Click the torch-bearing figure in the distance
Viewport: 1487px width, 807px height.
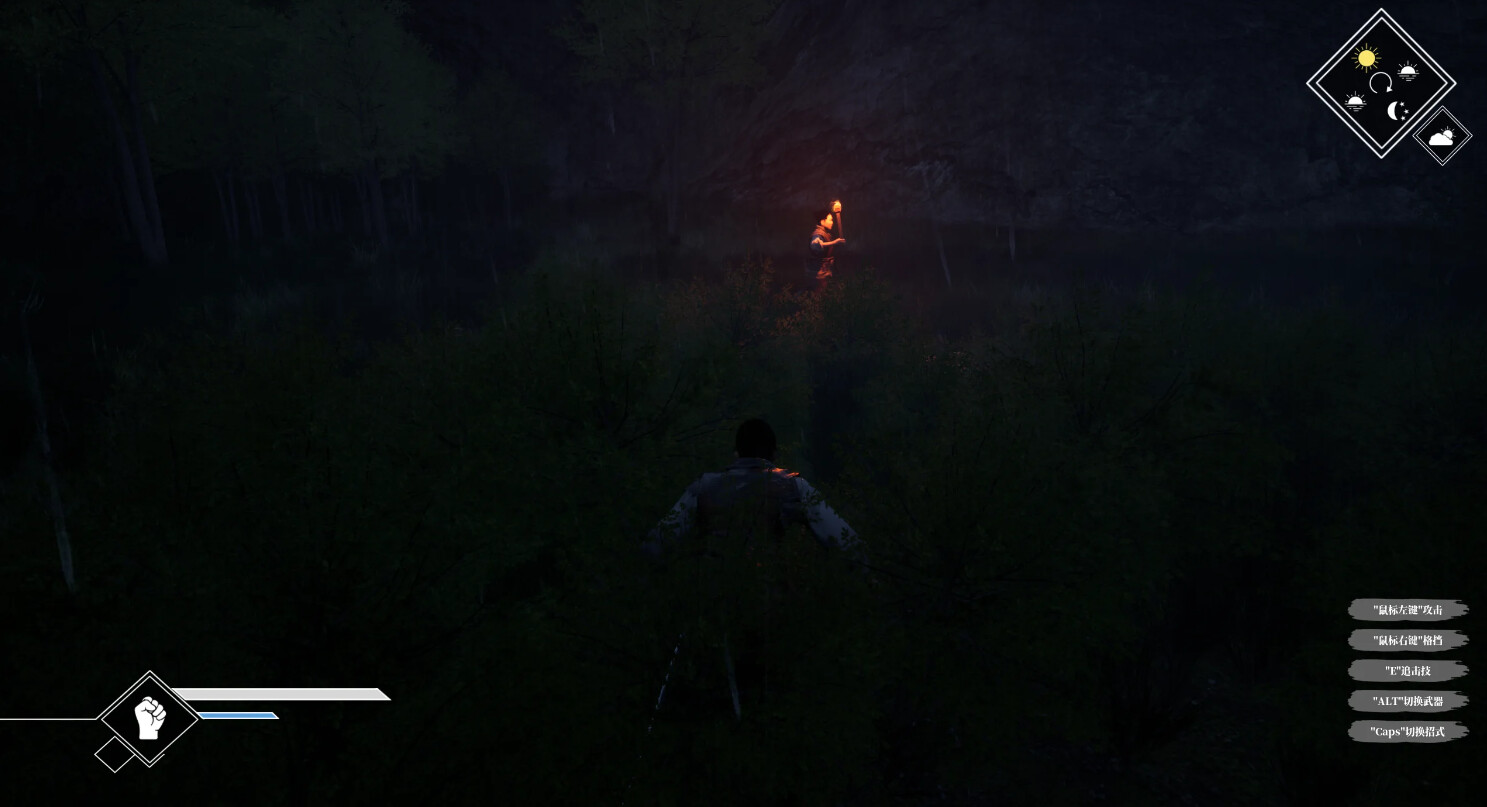[828, 235]
